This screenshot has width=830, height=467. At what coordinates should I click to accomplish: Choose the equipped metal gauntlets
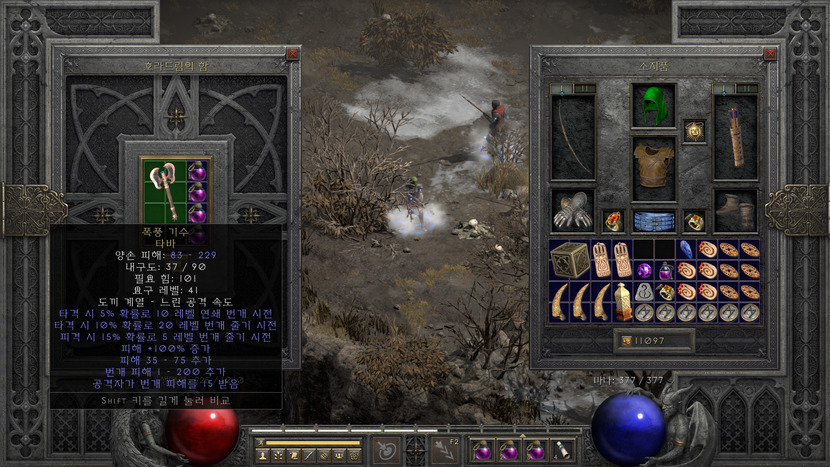[572, 210]
